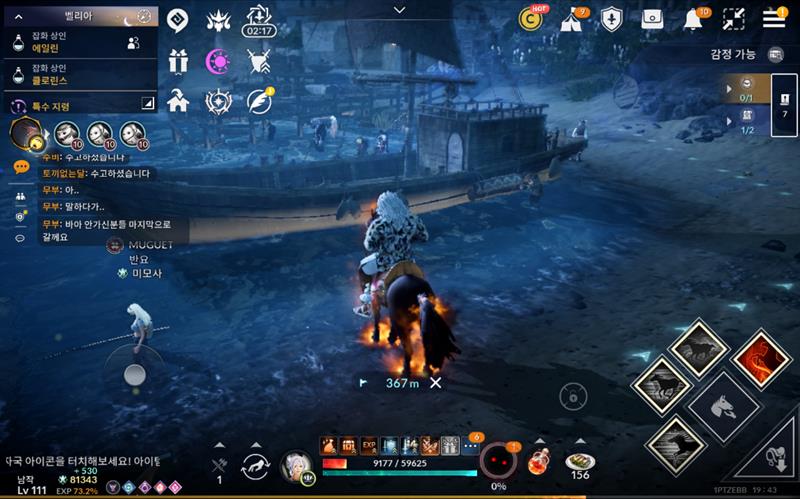Expand the top-center dropdown arrow

coord(400,10)
